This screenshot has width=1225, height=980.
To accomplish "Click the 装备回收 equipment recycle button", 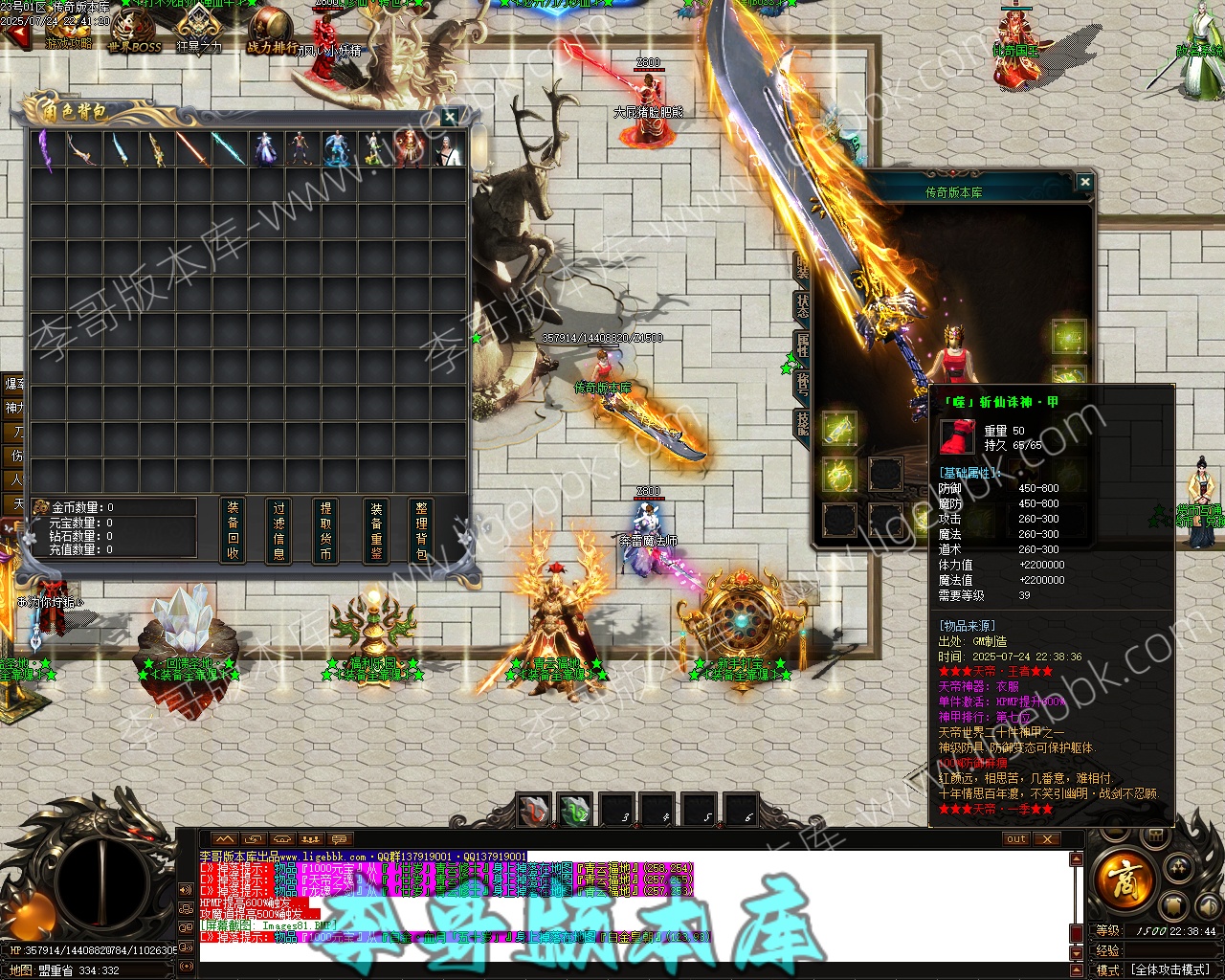I will click(x=233, y=530).
